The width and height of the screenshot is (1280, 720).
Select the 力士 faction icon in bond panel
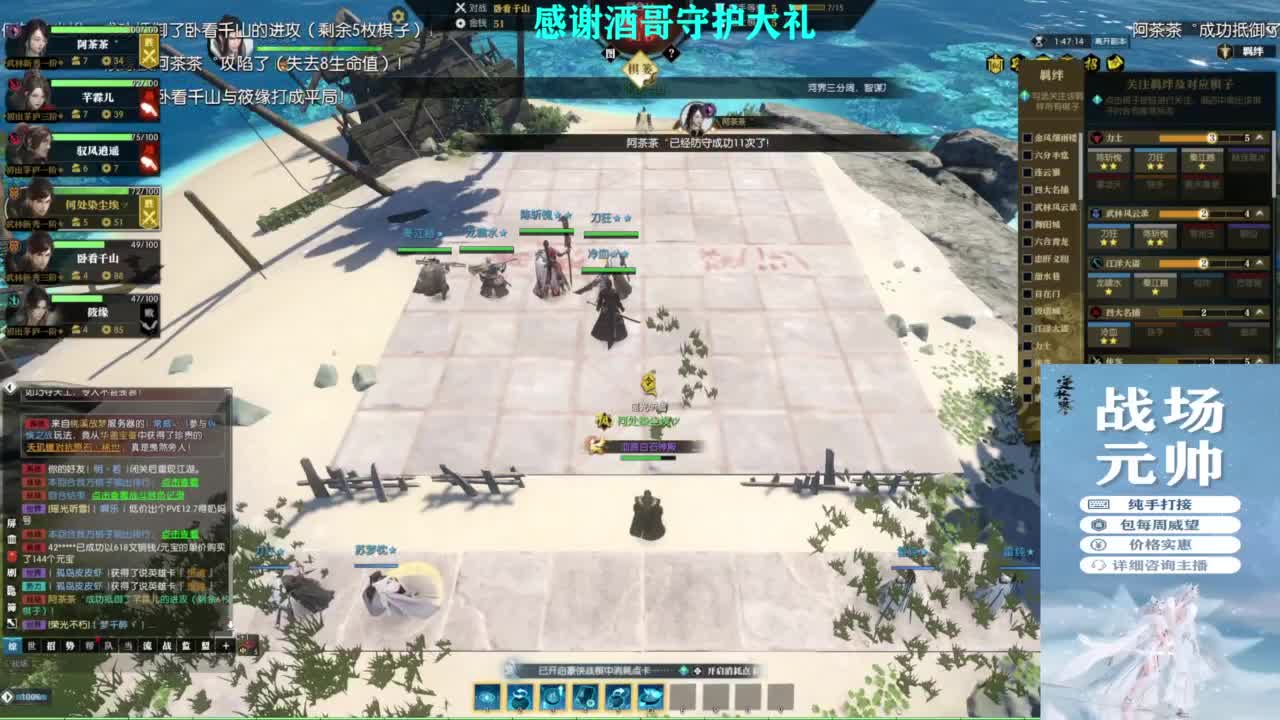pos(1098,137)
